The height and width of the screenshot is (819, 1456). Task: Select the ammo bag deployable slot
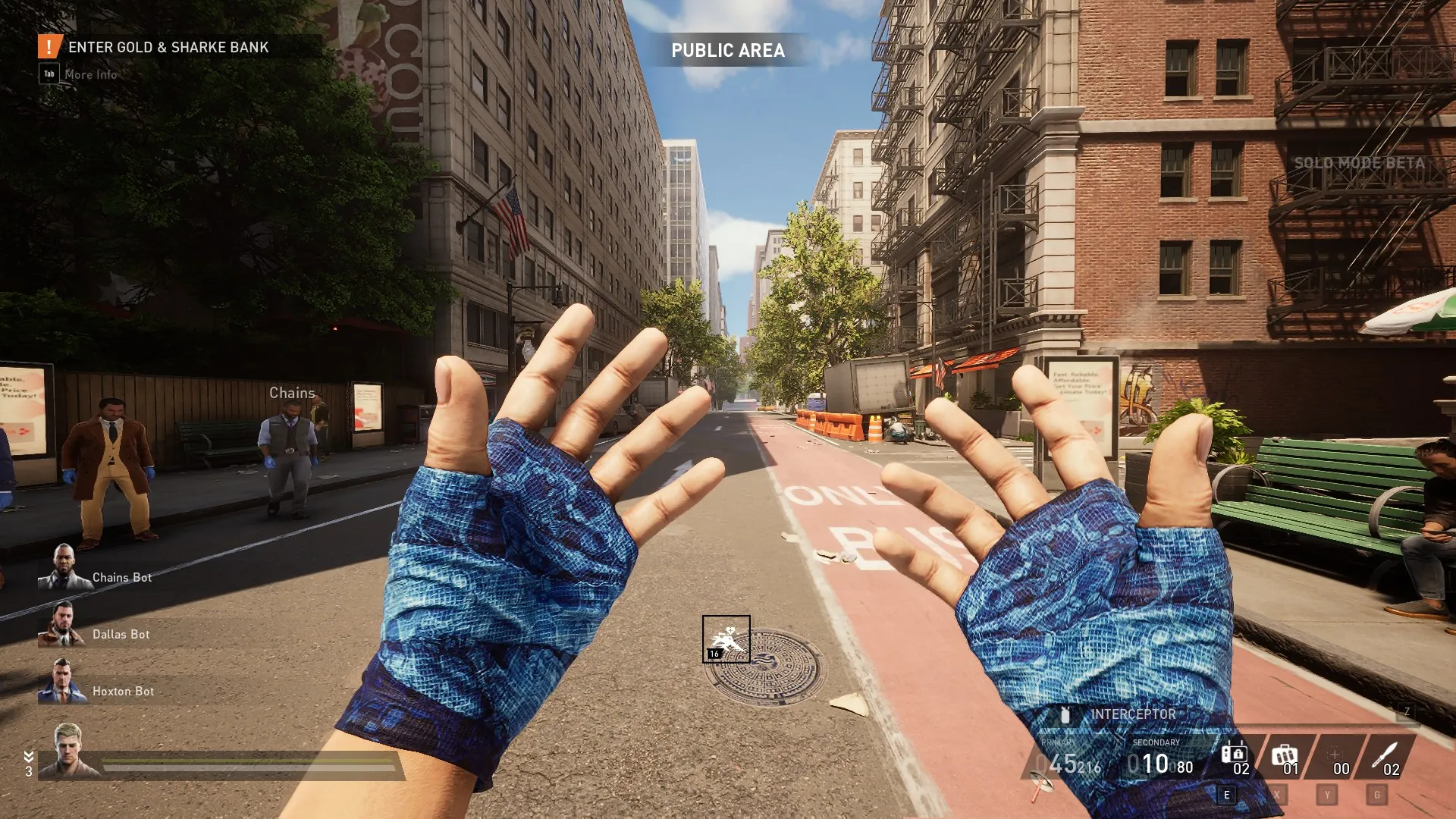[1285, 756]
